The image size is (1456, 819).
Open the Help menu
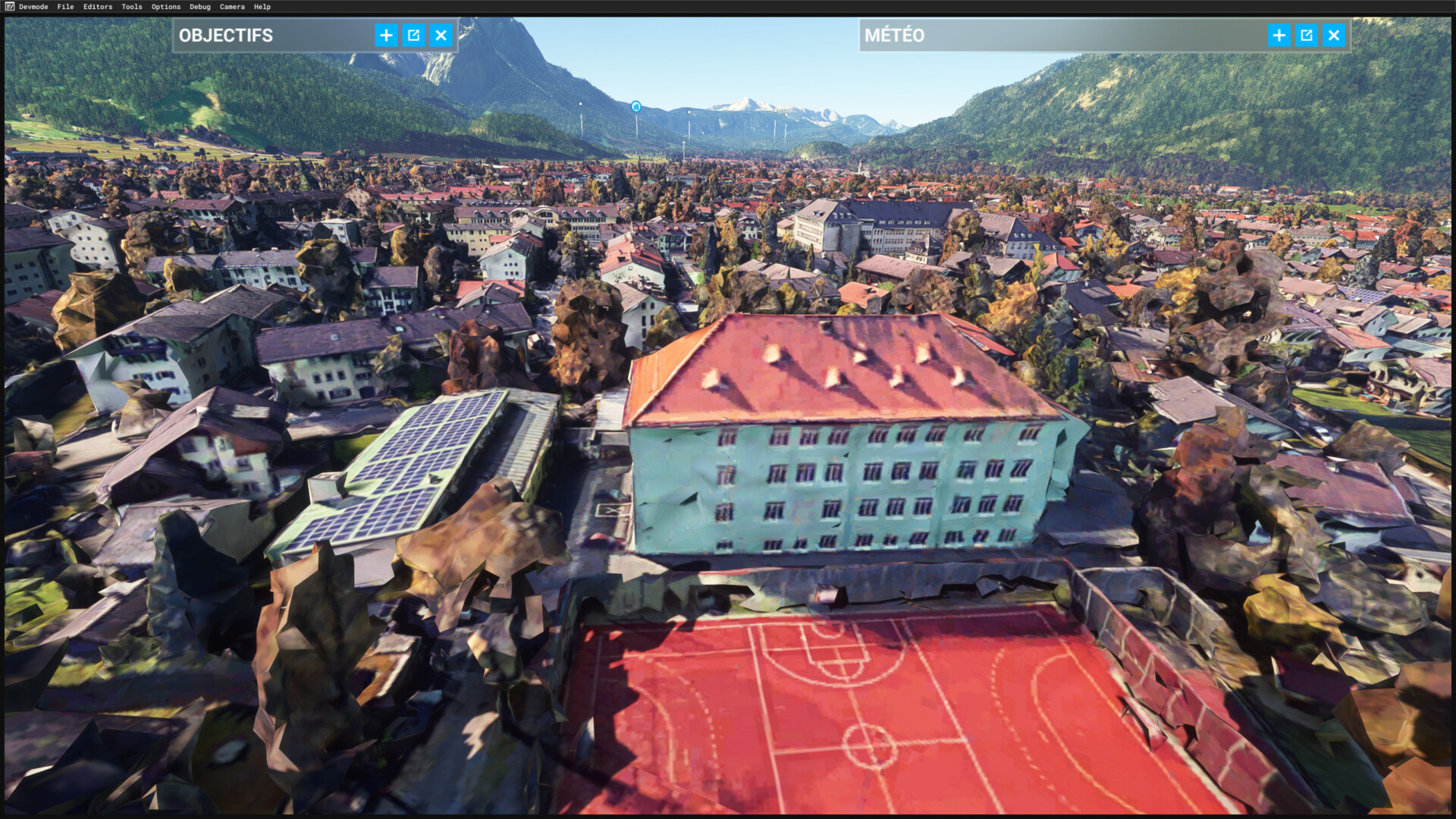(262, 7)
